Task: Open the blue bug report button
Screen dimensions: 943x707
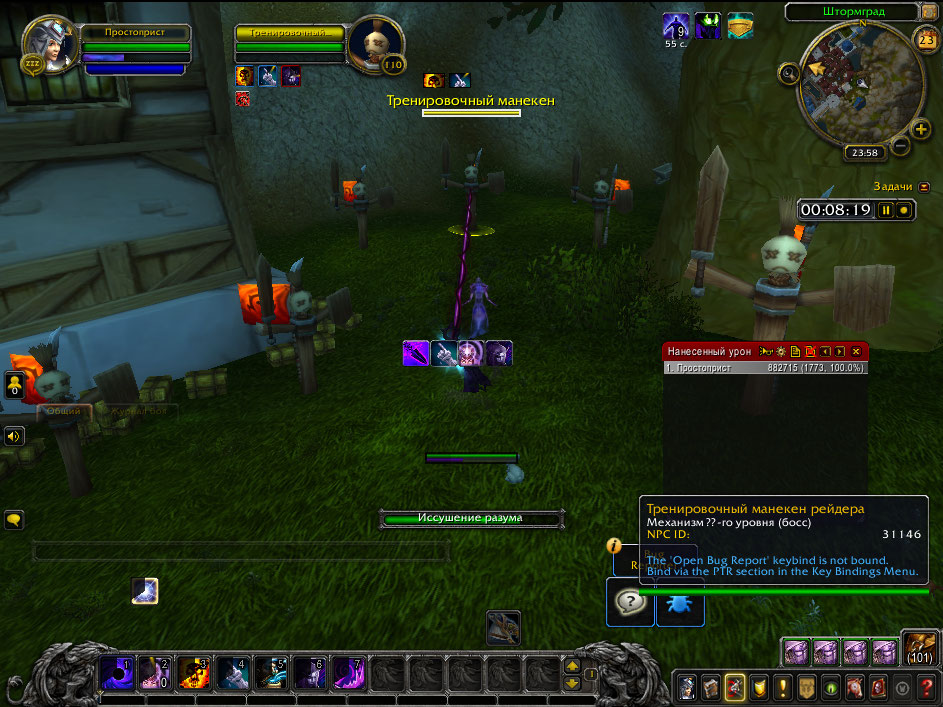Action: coord(680,603)
